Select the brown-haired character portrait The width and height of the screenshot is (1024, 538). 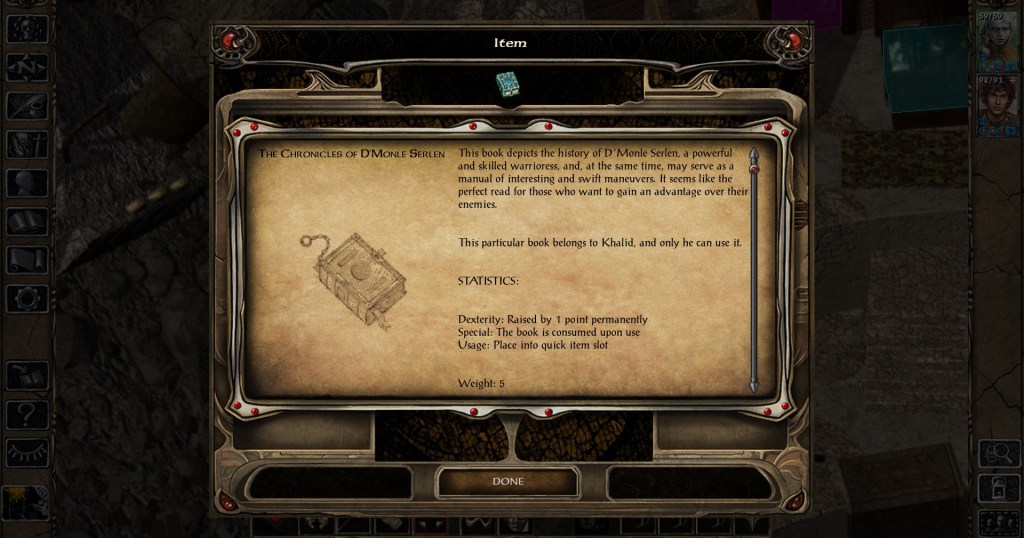tap(997, 105)
